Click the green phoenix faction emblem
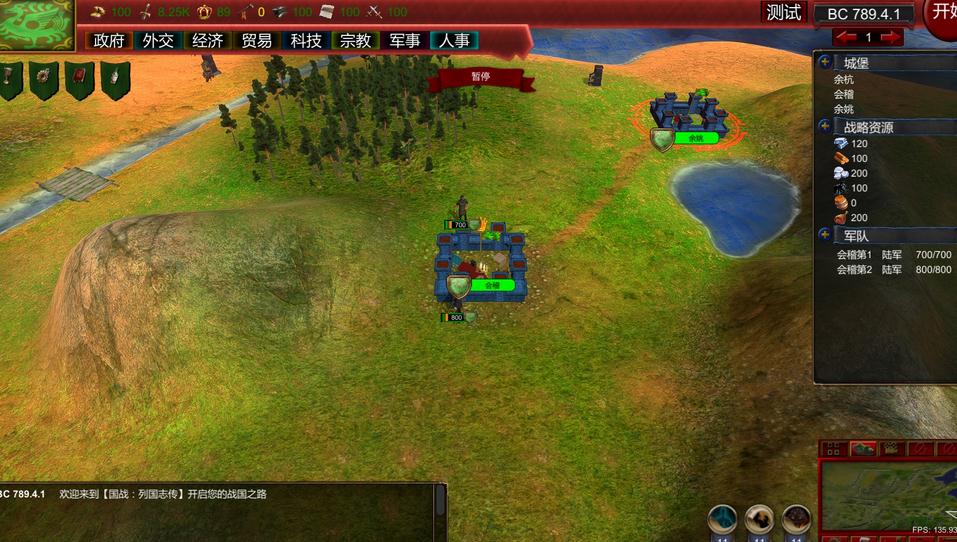957x542 pixels. click(x=37, y=25)
